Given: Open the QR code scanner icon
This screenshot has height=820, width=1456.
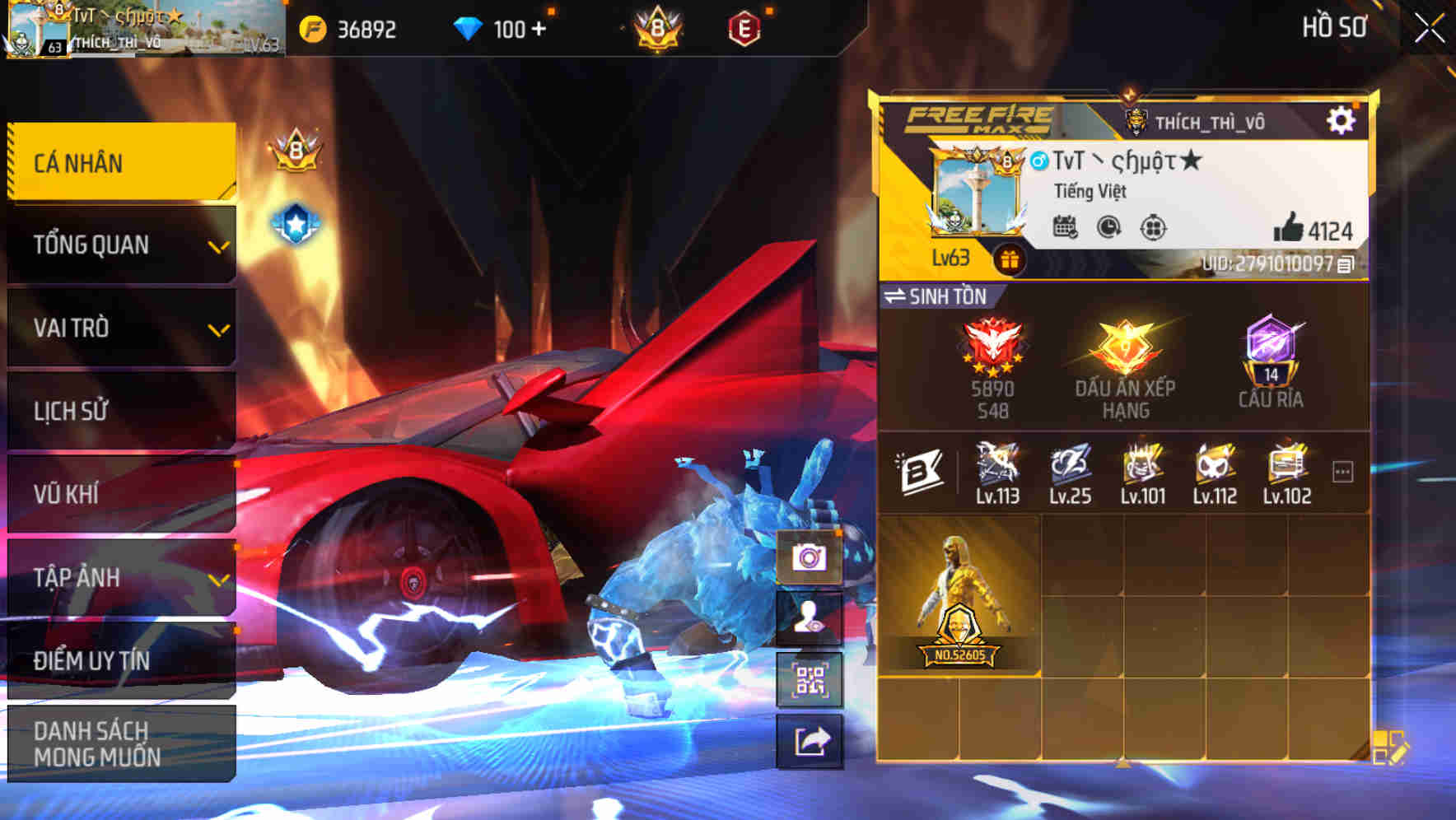Looking at the screenshot, I should pos(810,678).
